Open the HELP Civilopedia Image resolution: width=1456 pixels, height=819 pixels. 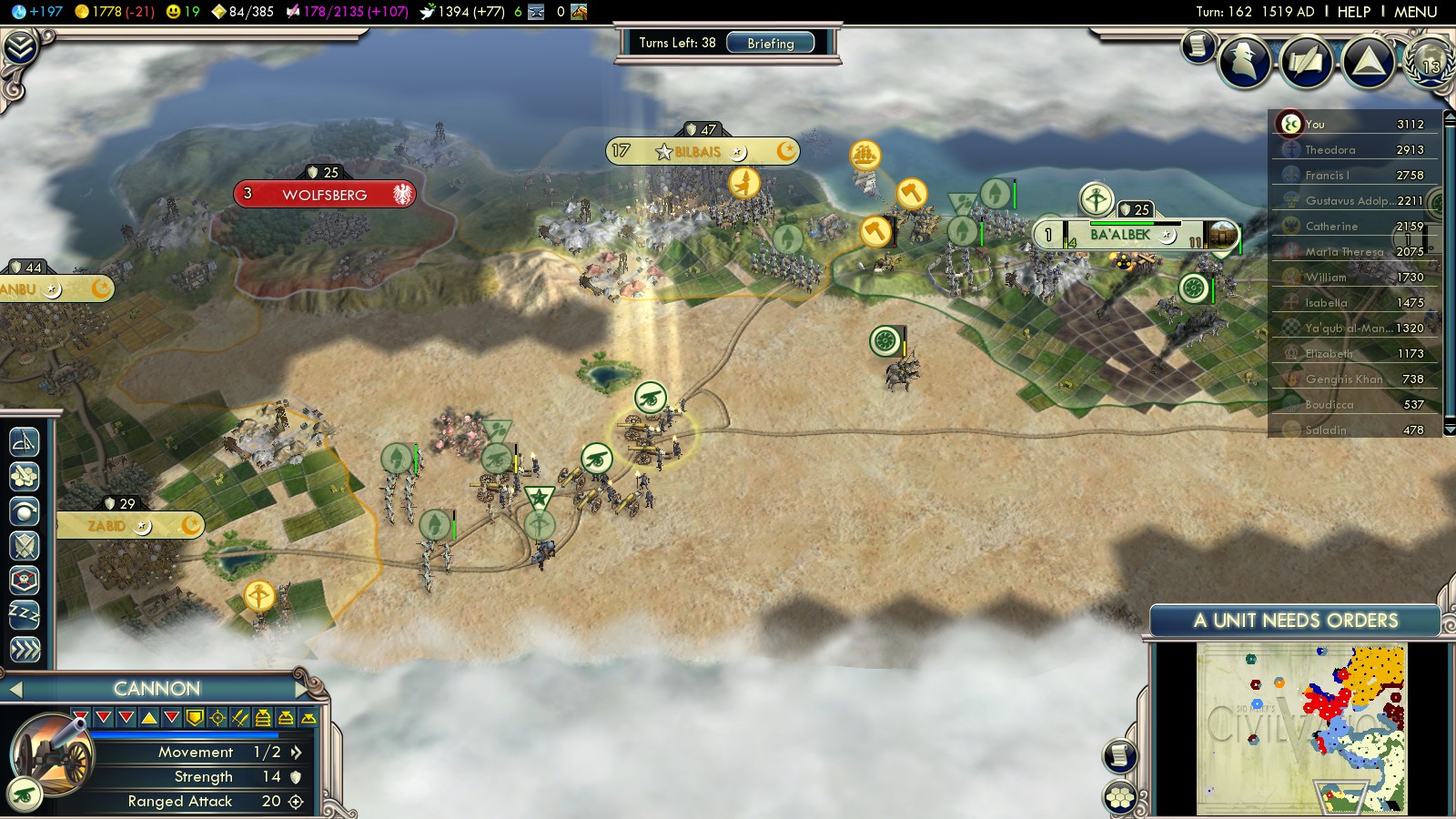point(1353,12)
